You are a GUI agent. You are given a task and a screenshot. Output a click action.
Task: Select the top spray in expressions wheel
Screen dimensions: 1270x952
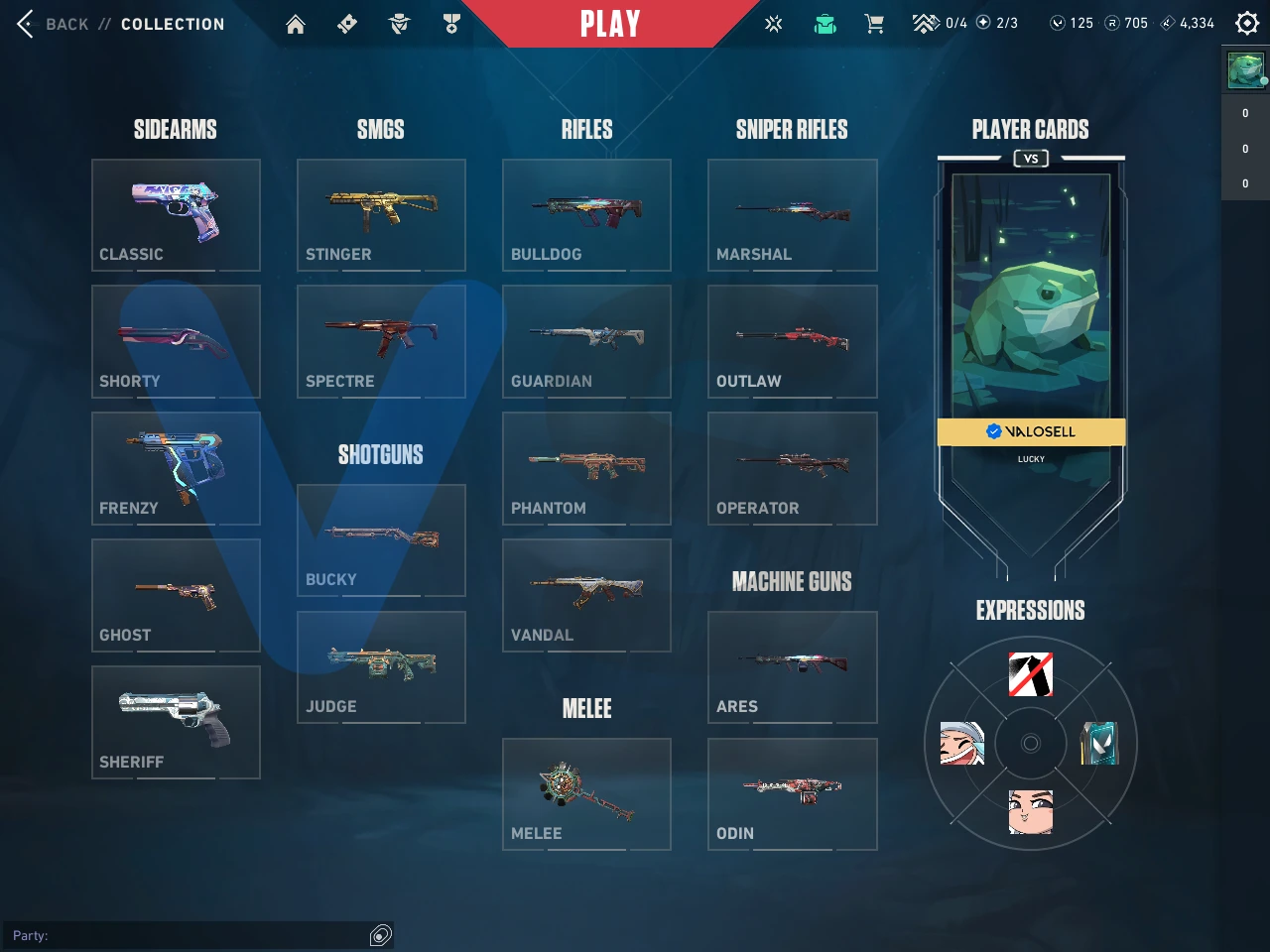(x=1031, y=674)
